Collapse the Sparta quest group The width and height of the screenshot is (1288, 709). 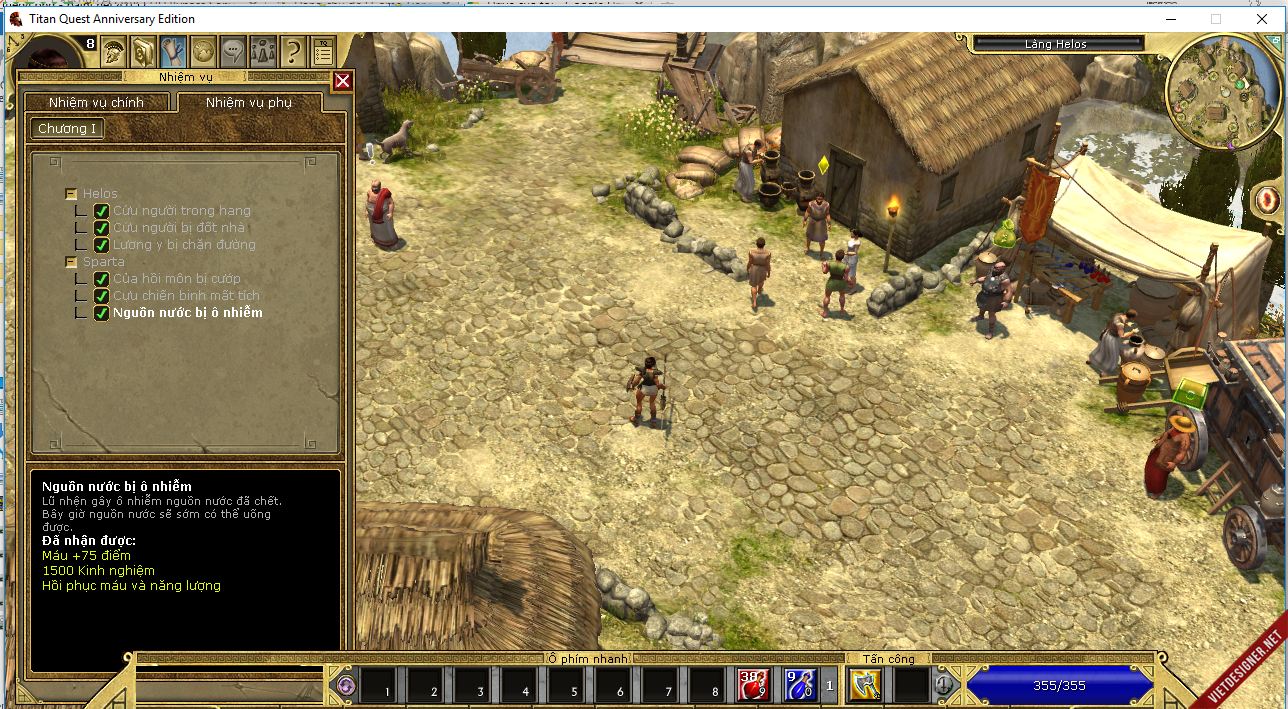(x=71, y=262)
